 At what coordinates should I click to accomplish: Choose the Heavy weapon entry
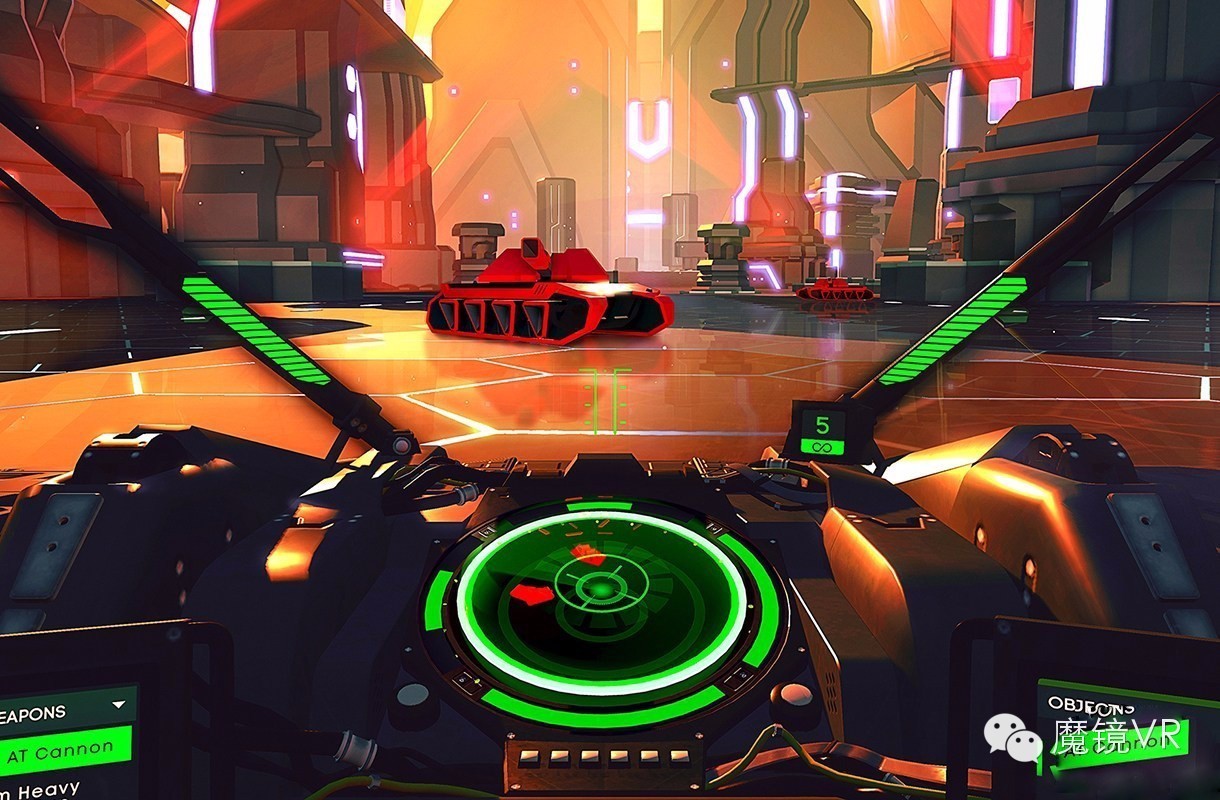pos(42,790)
